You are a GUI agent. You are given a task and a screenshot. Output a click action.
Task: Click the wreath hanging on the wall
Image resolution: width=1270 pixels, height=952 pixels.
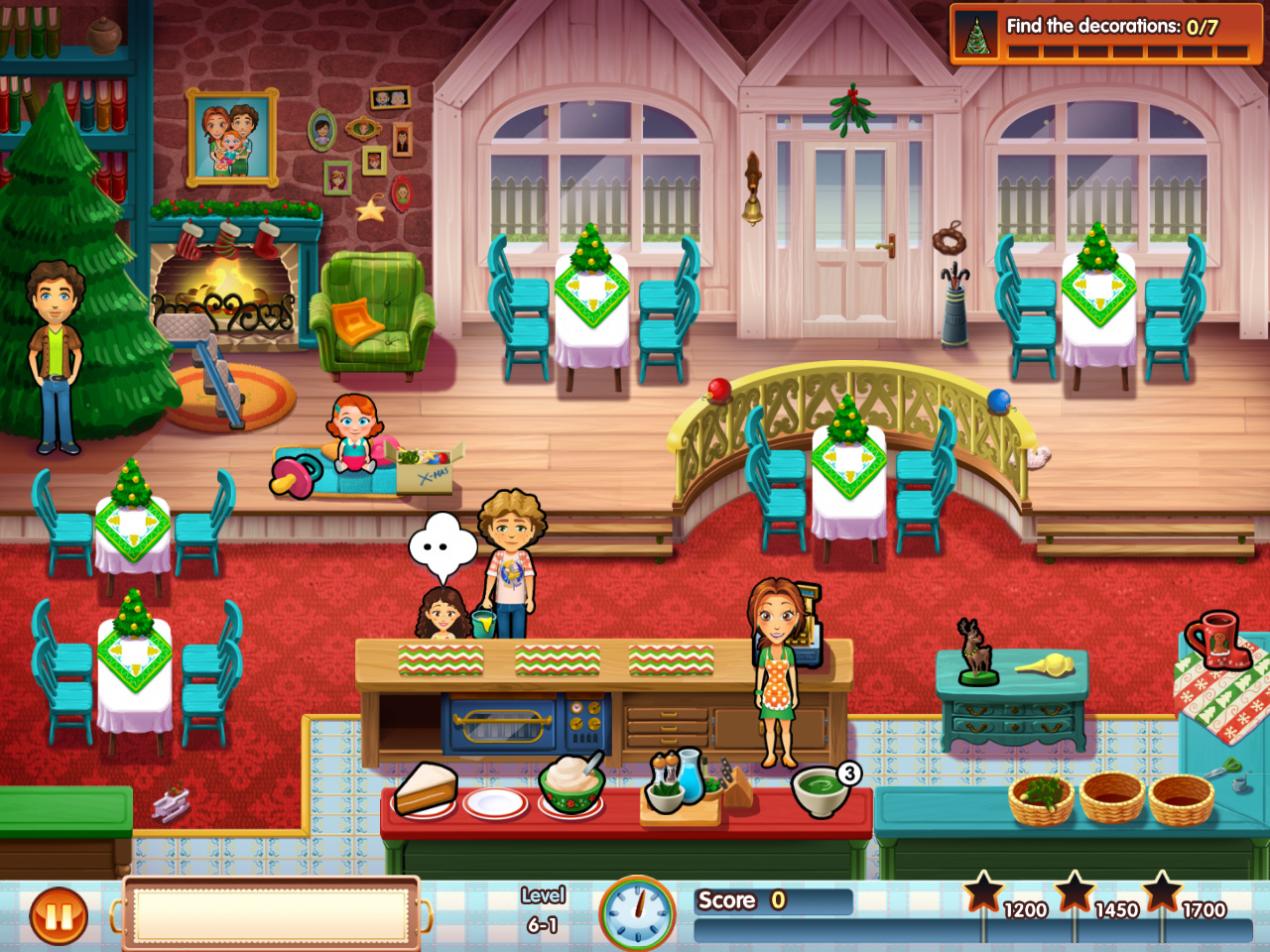(x=950, y=242)
